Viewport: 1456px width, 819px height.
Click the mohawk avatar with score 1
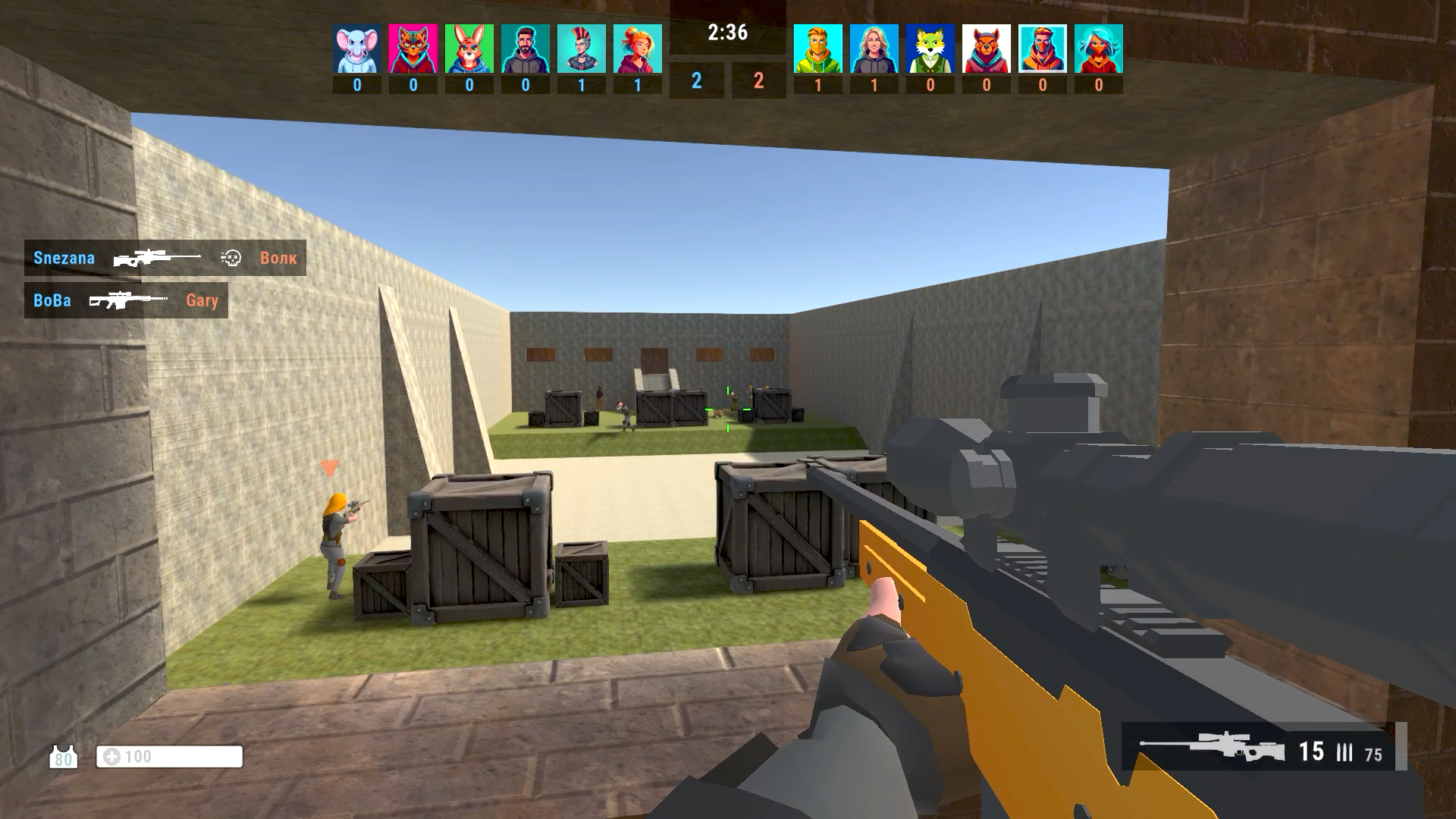tap(580, 48)
